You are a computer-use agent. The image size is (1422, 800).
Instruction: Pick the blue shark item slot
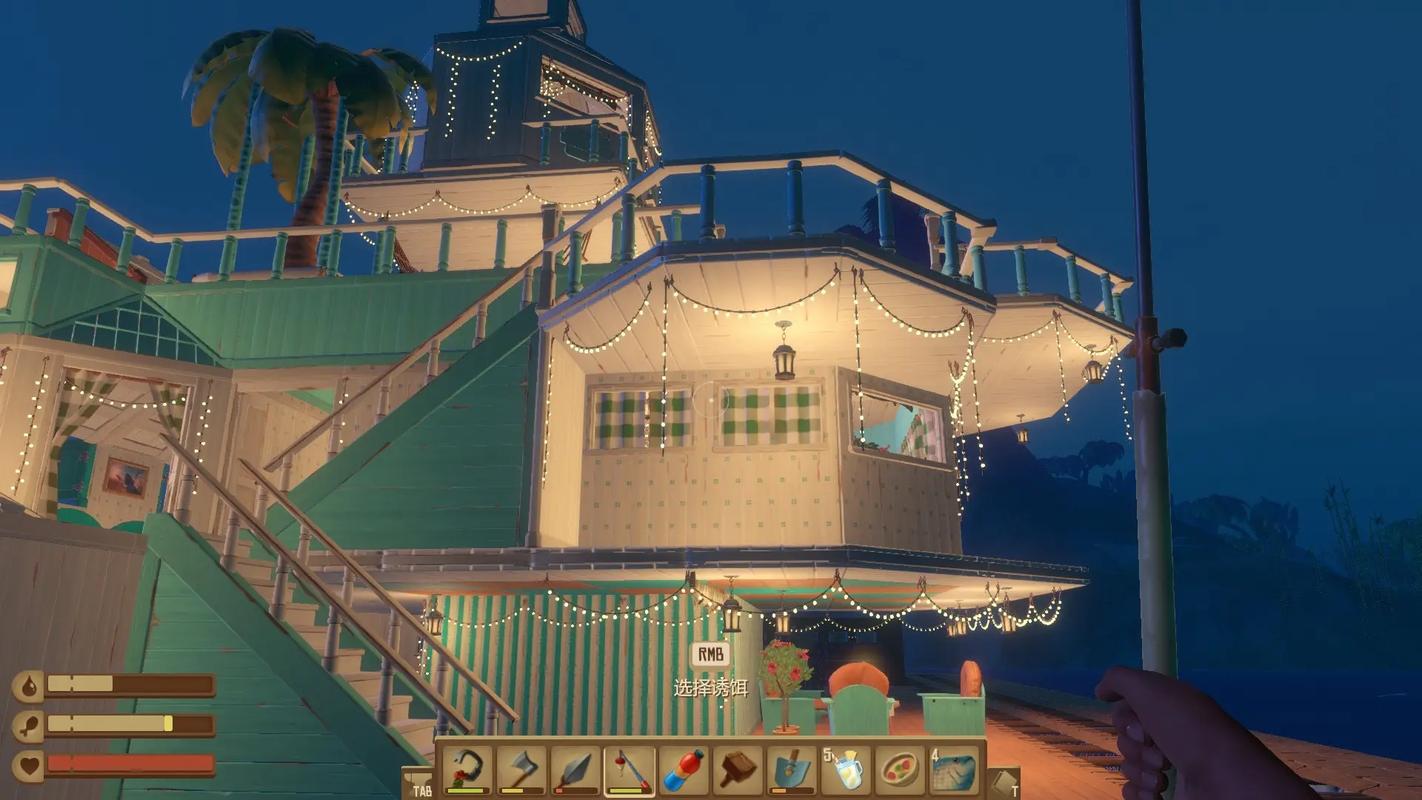954,771
